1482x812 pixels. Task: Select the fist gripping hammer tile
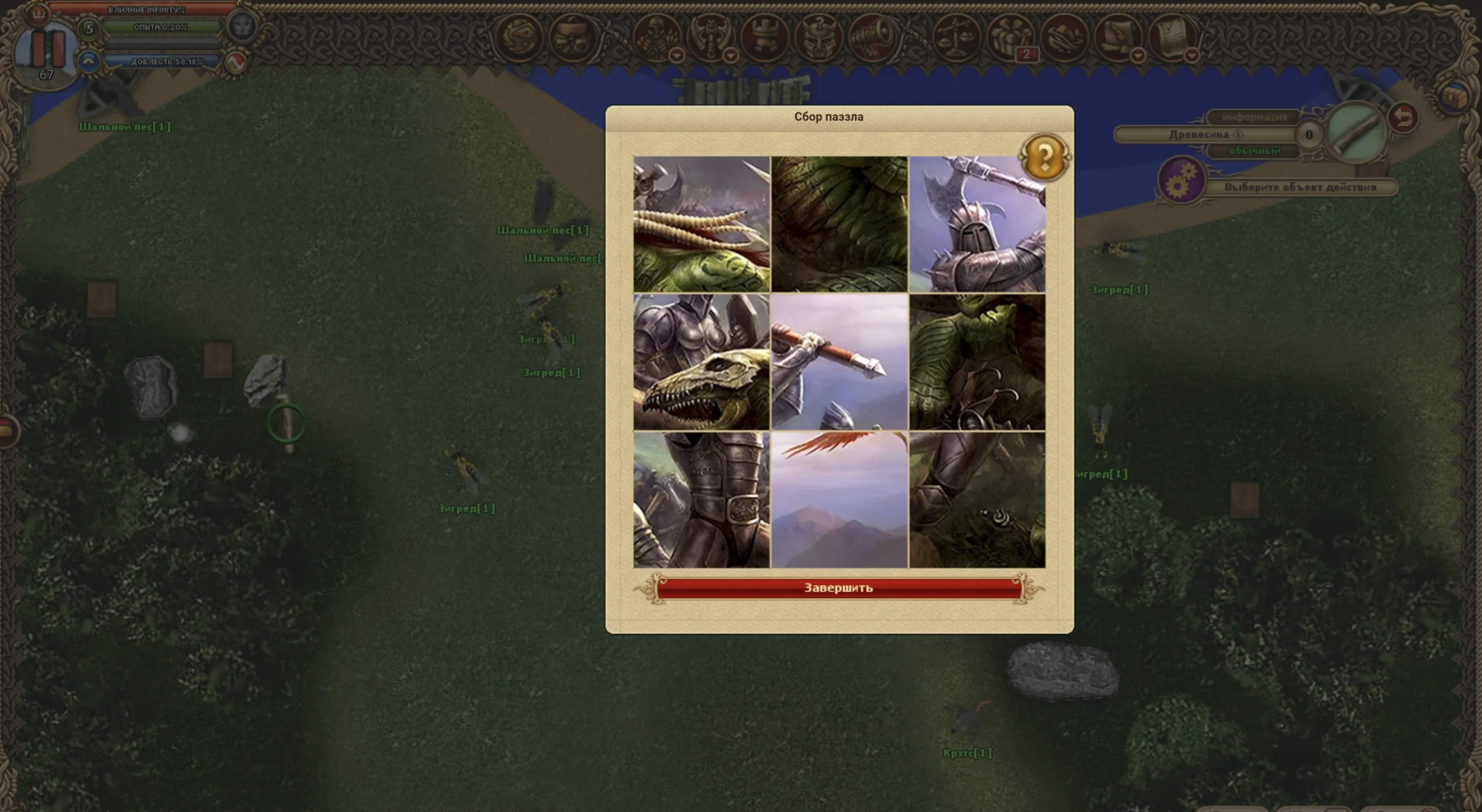839,362
